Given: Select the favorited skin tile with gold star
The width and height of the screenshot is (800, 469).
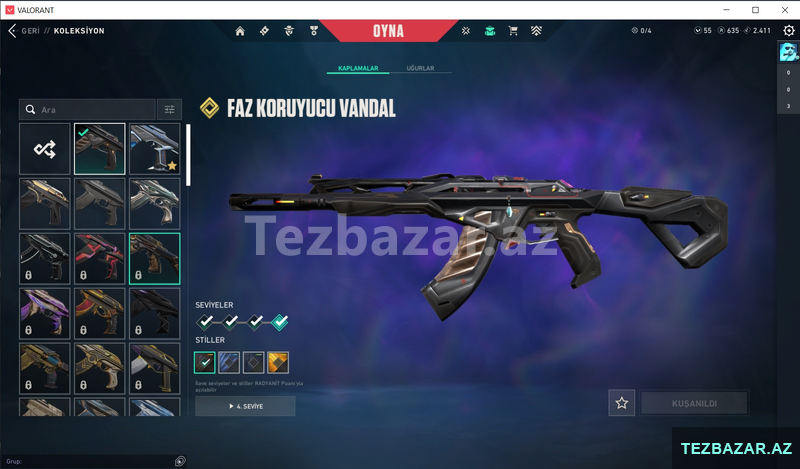Looking at the screenshot, I should (155, 149).
